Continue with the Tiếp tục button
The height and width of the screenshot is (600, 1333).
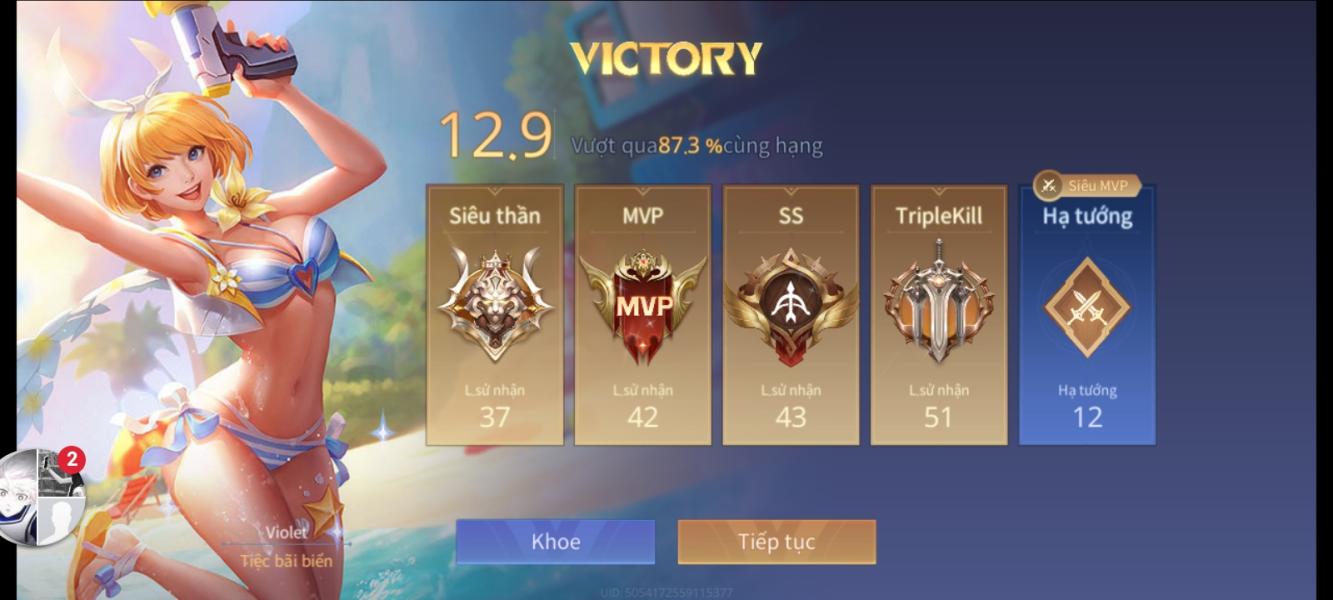point(776,542)
